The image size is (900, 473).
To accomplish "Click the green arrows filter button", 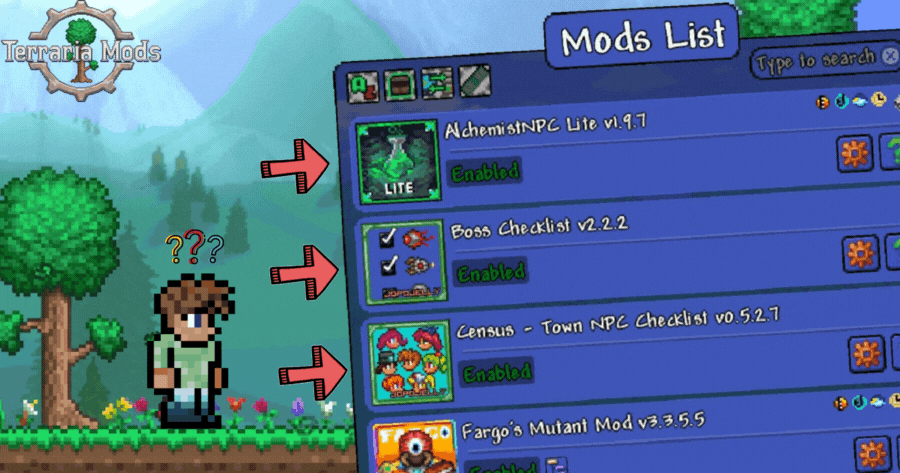I will (436, 84).
